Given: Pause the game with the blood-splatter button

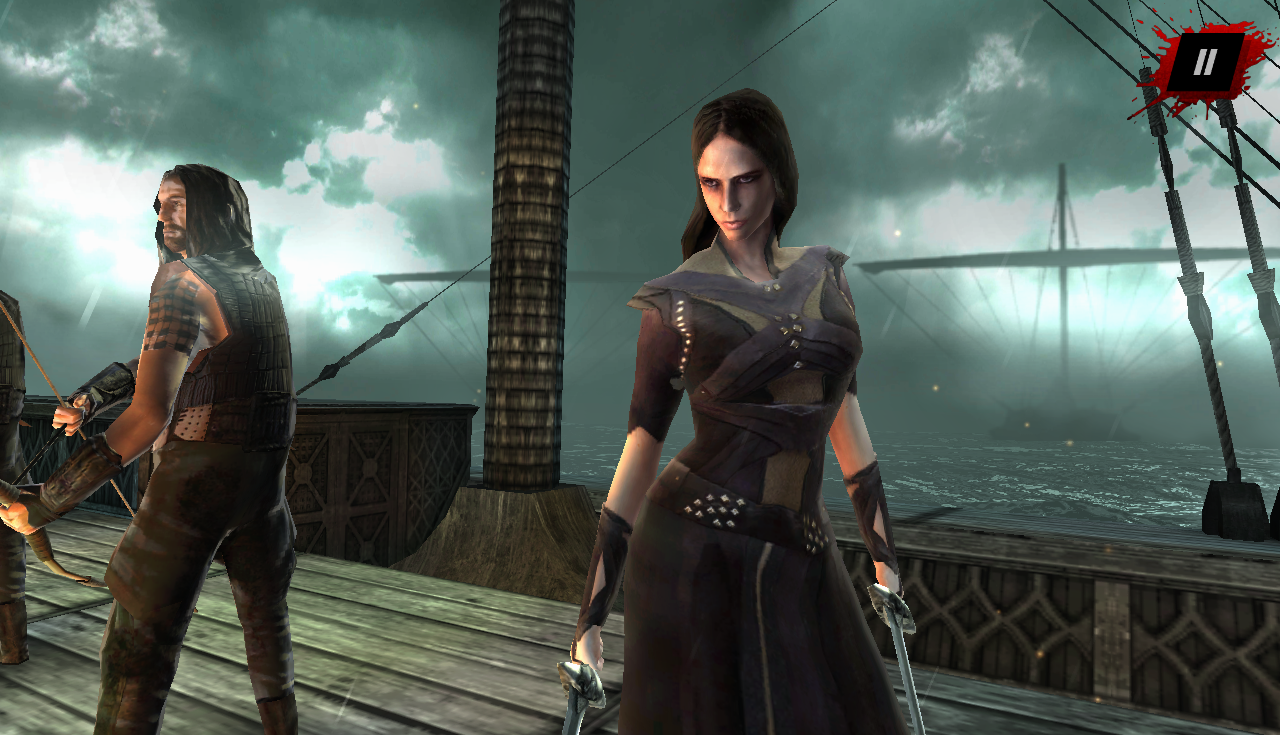Looking at the screenshot, I should point(1206,62).
